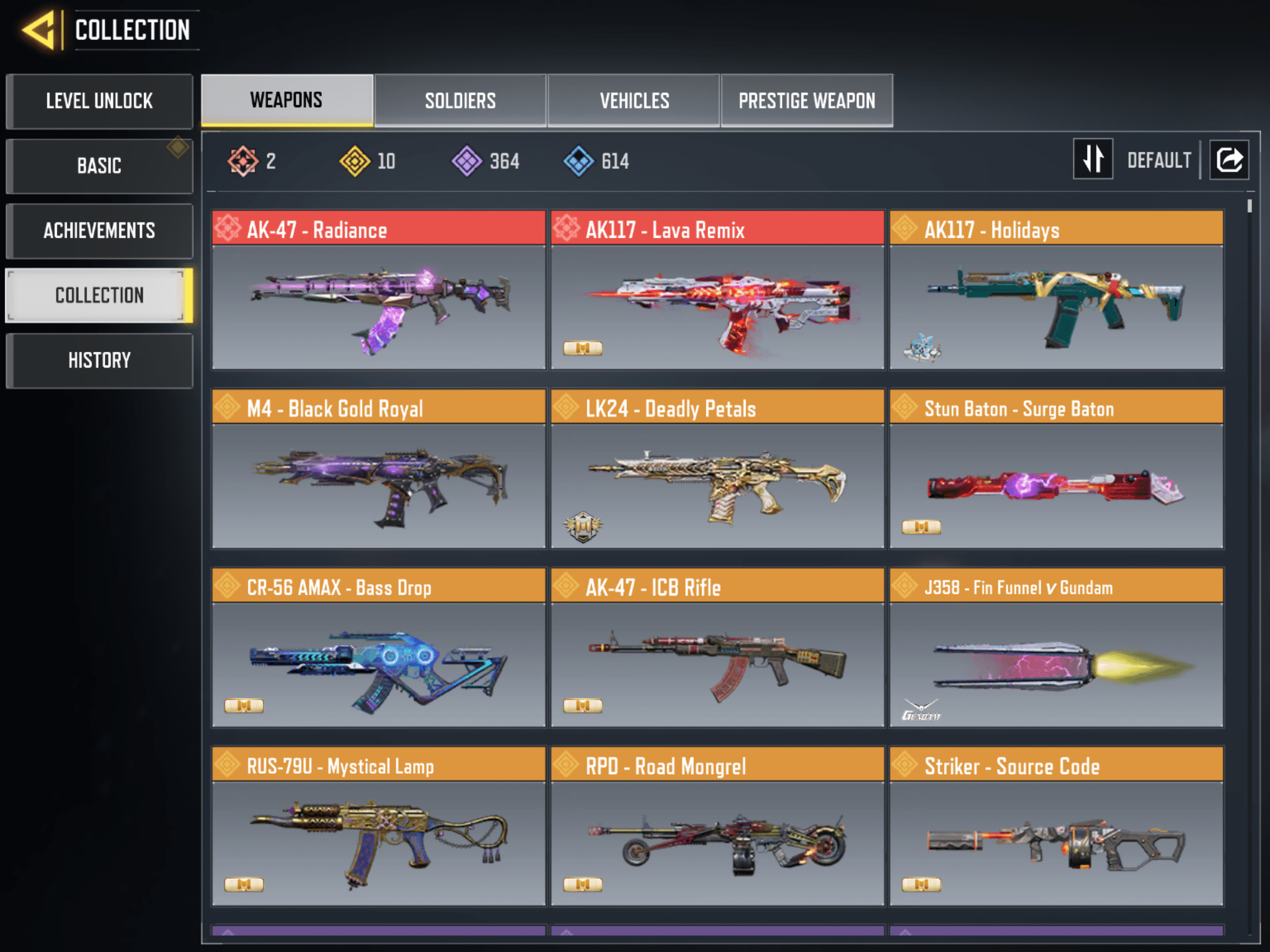Image resolution: width=1270 pixels, height=952 pixels.
Task: Switch to the Soldiers tab
Action: (x=460, y=100)
